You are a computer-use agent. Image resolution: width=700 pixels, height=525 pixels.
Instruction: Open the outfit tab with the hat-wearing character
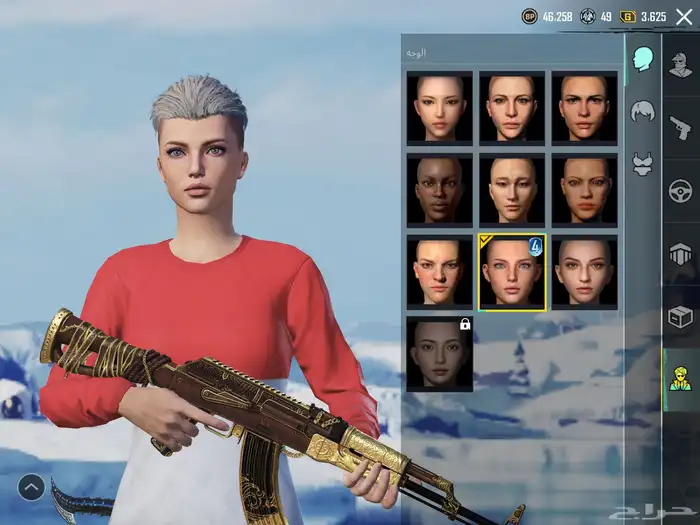681,66
